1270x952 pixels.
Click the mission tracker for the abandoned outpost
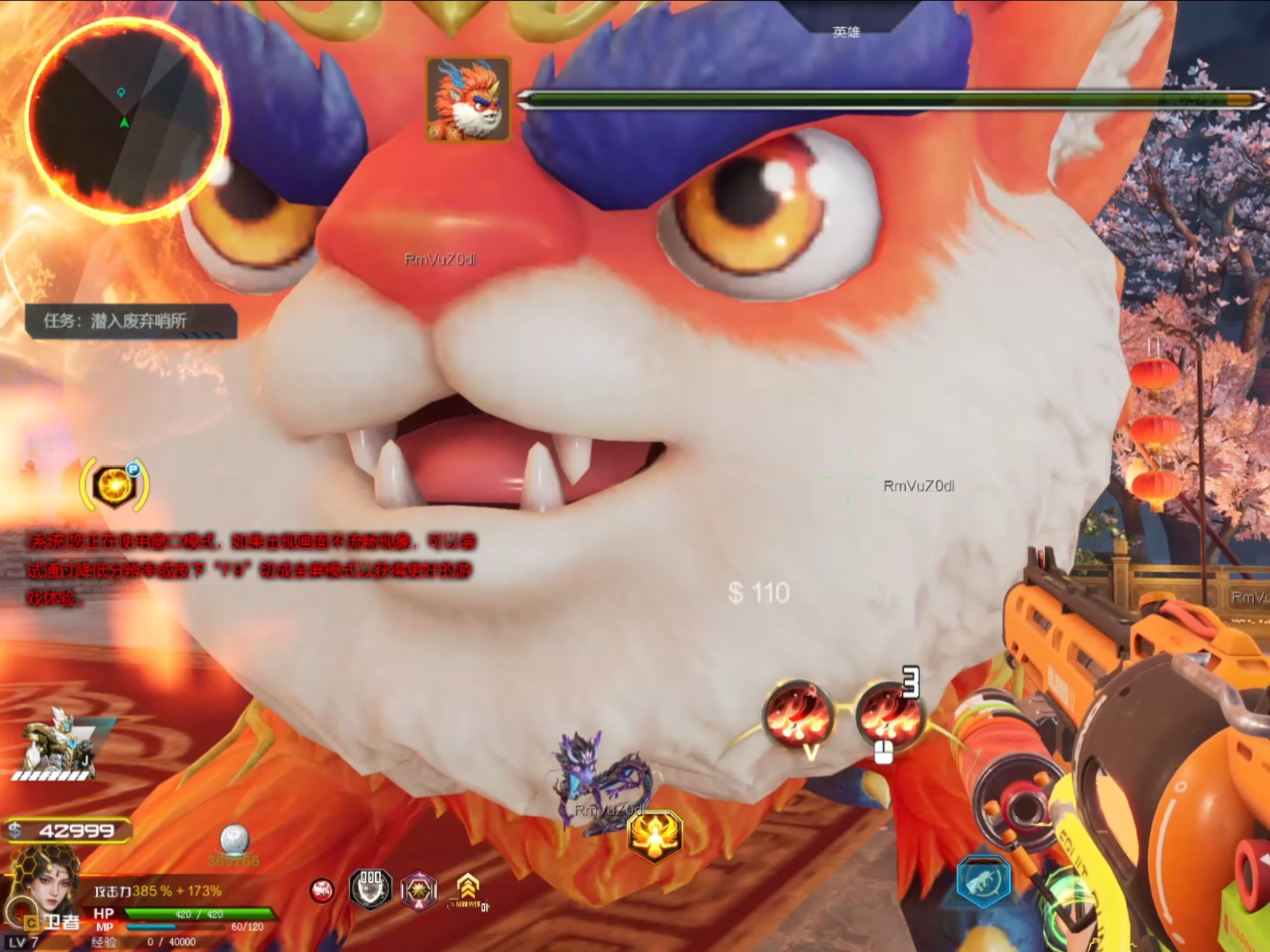pos(131,321)
